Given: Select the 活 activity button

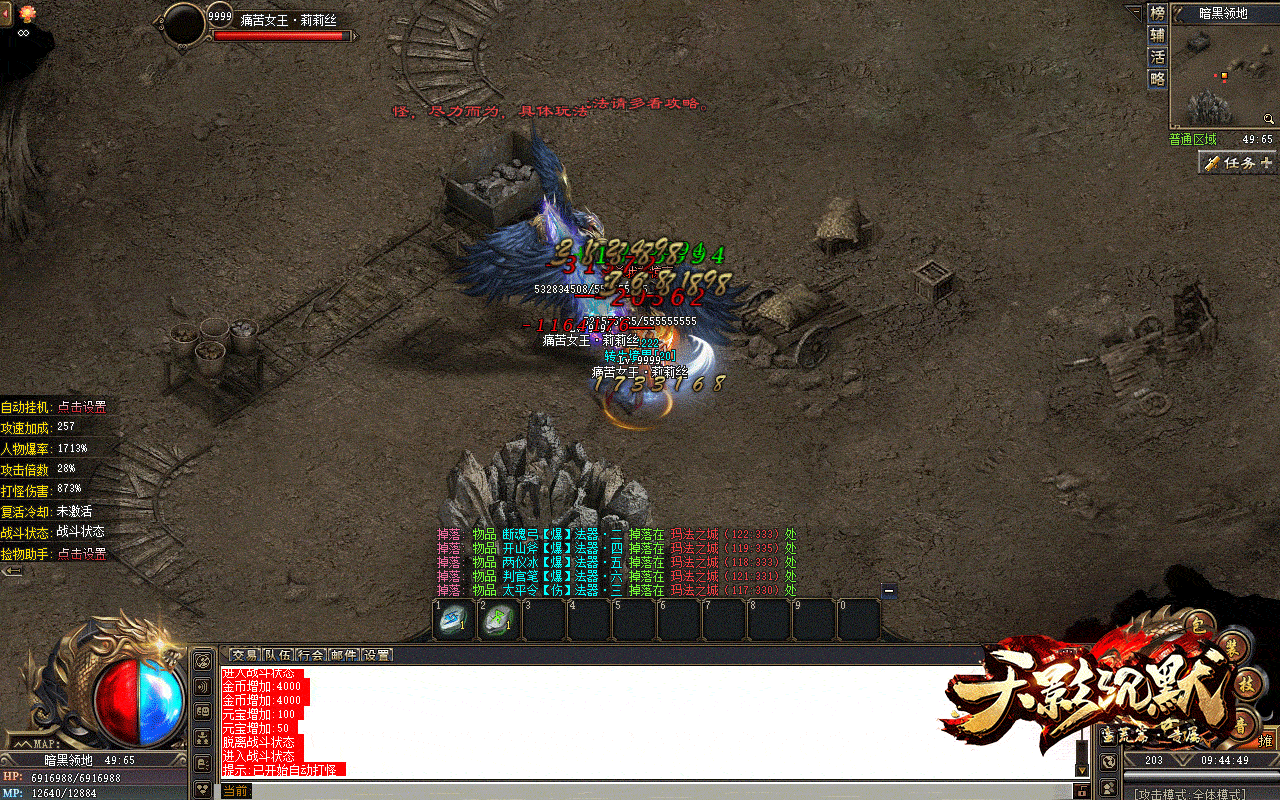Looking at the screenshot, I should click(x=1158, y=57).
